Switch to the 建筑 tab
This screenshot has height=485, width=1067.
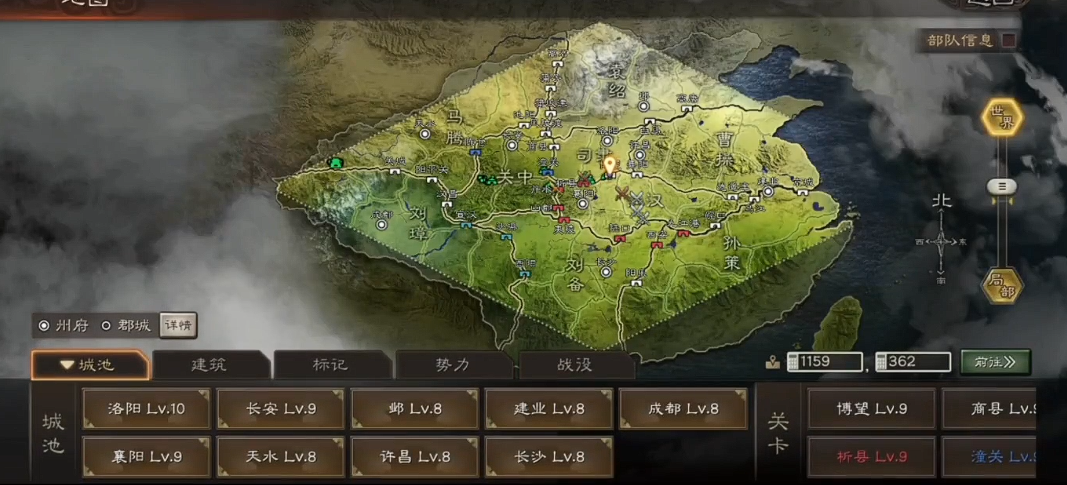(209, 365)
